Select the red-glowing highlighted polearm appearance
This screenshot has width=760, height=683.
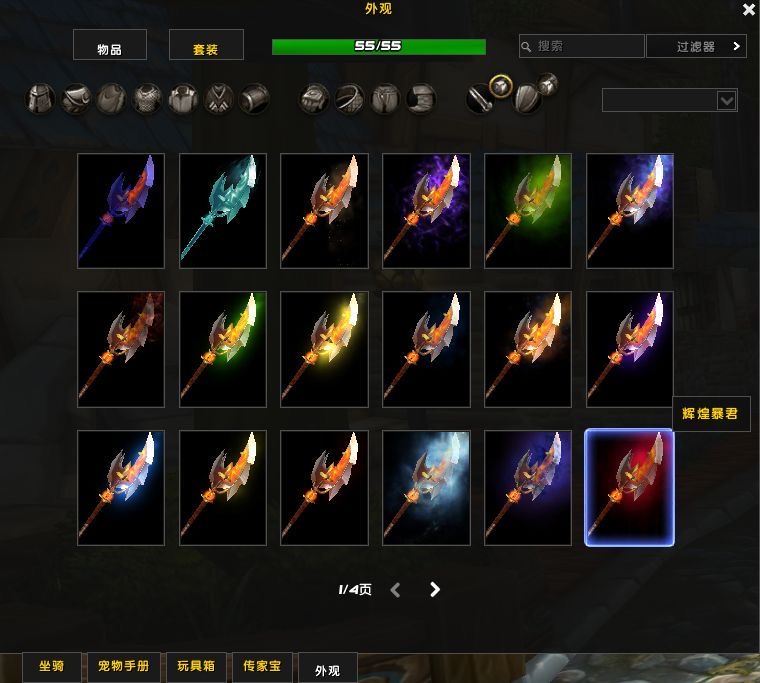point(629,488)
